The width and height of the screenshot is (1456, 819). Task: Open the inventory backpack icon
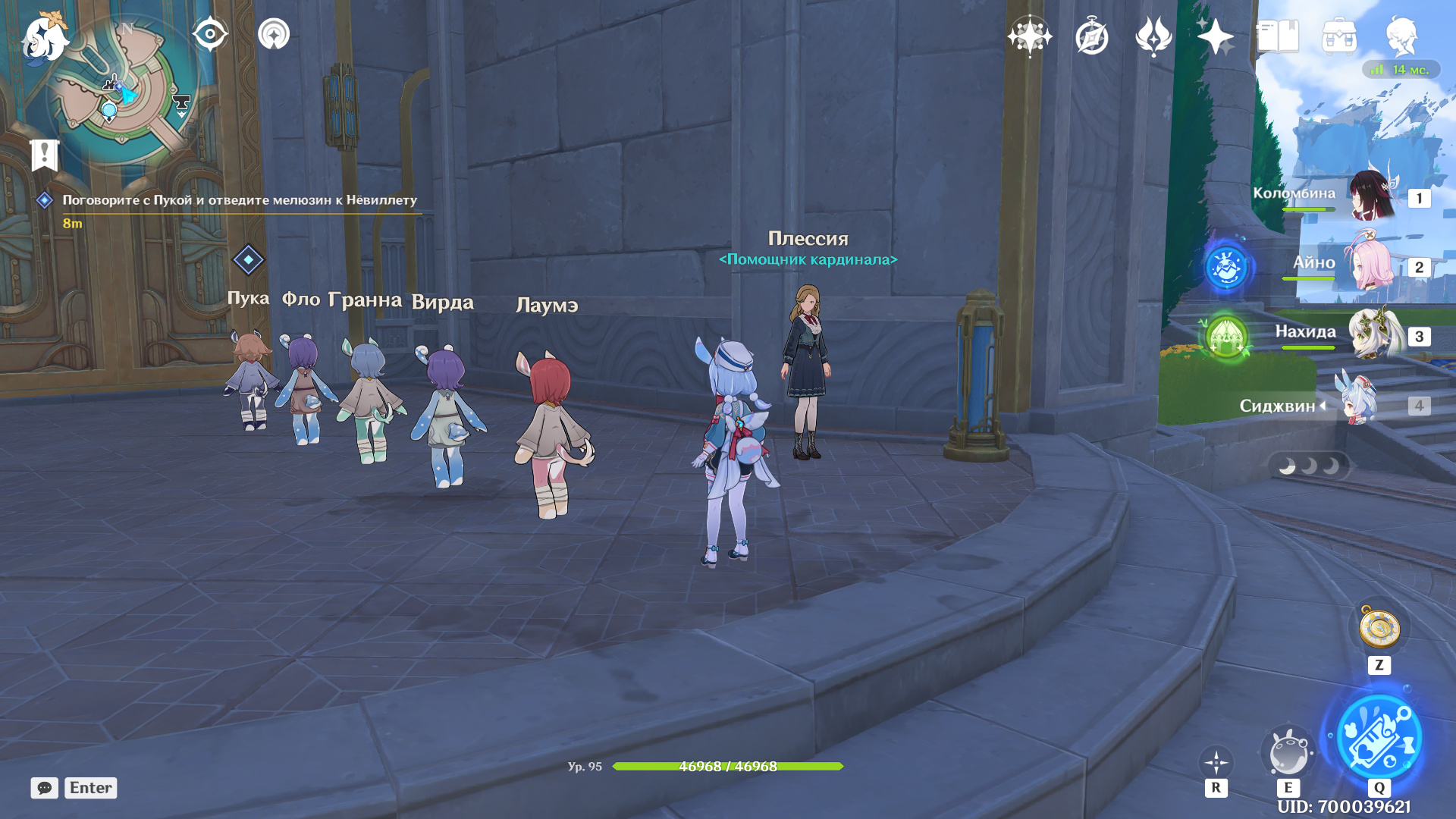click(1339, 36)
